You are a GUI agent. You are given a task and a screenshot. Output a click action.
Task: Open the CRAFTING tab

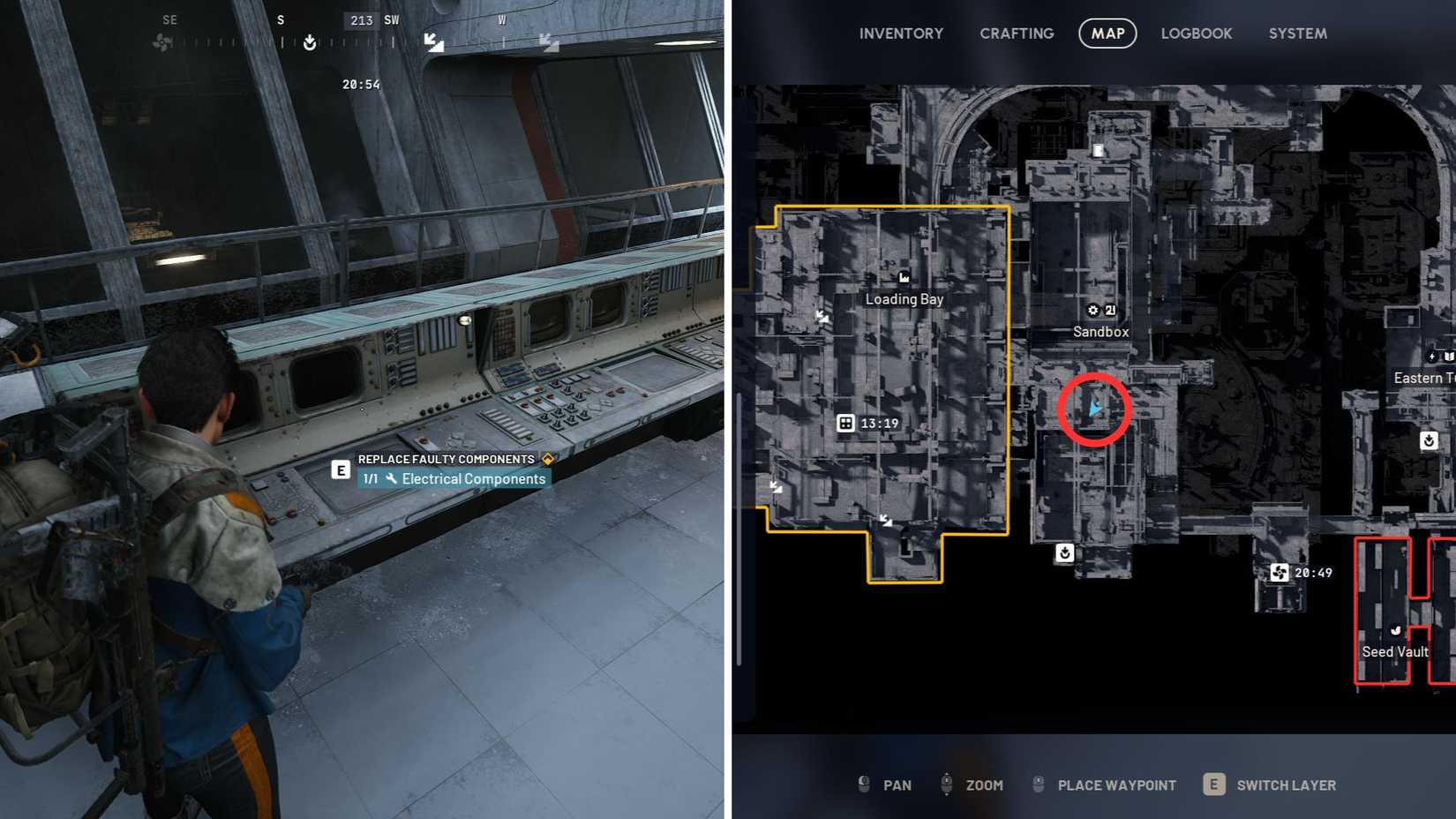point(1016,33)
